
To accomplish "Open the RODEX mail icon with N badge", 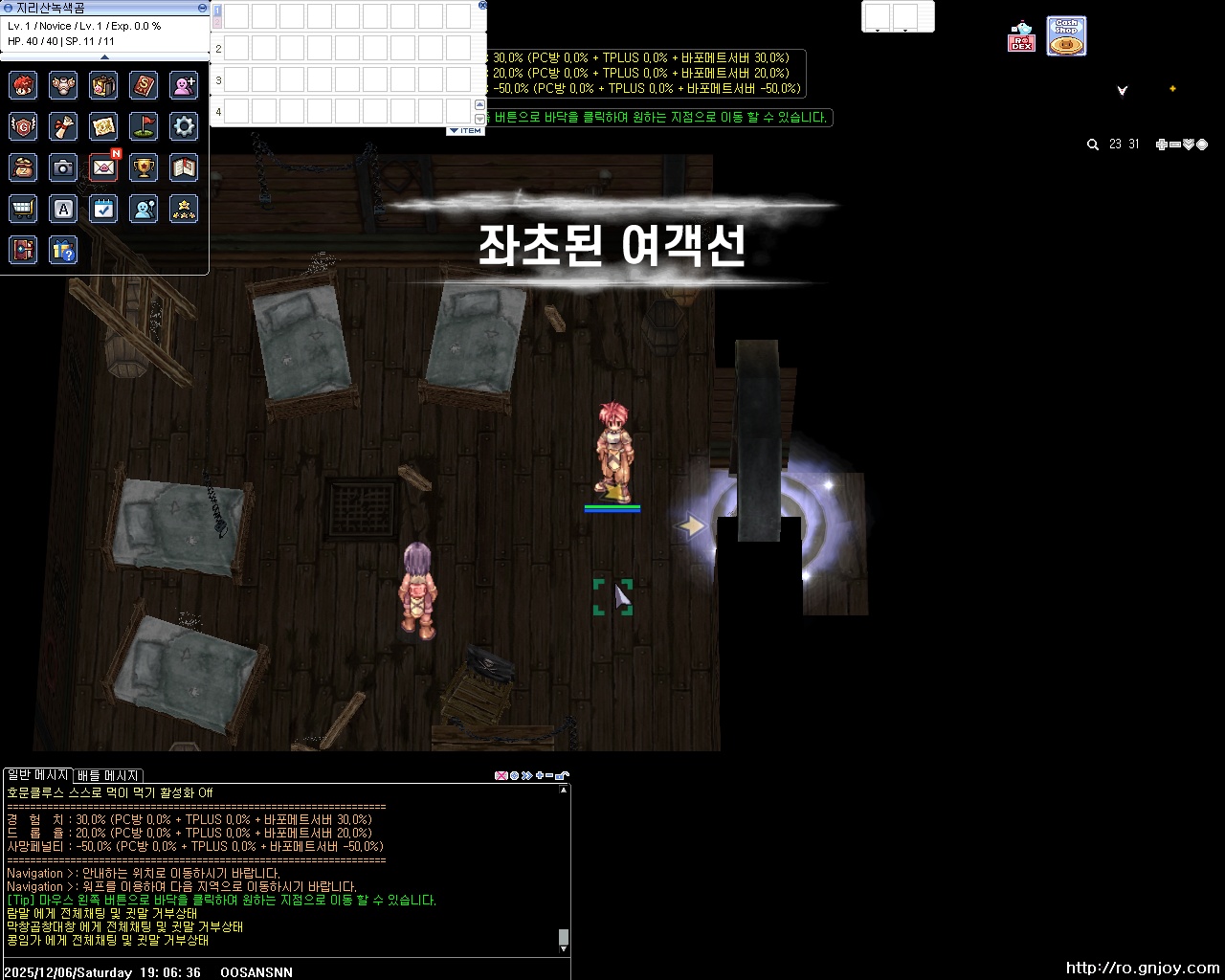I will point(103,167).
